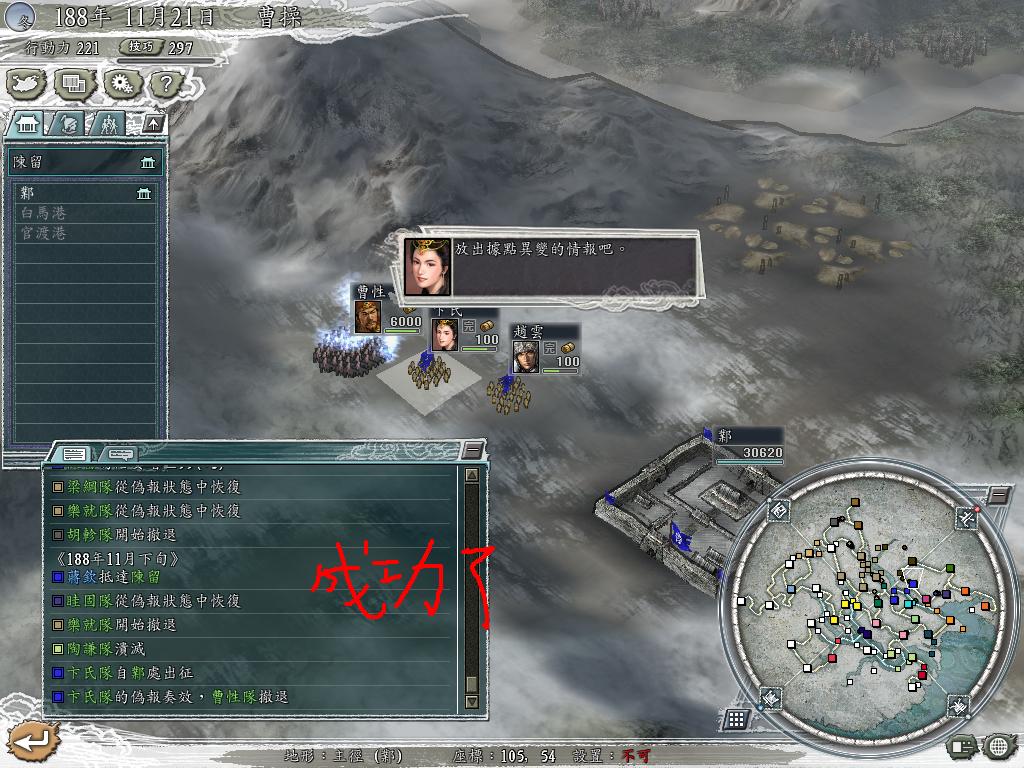This screenshot has width=1024, height=768.
Task: Collapse the city list panel with the arrow
Action: pos(152,123)
